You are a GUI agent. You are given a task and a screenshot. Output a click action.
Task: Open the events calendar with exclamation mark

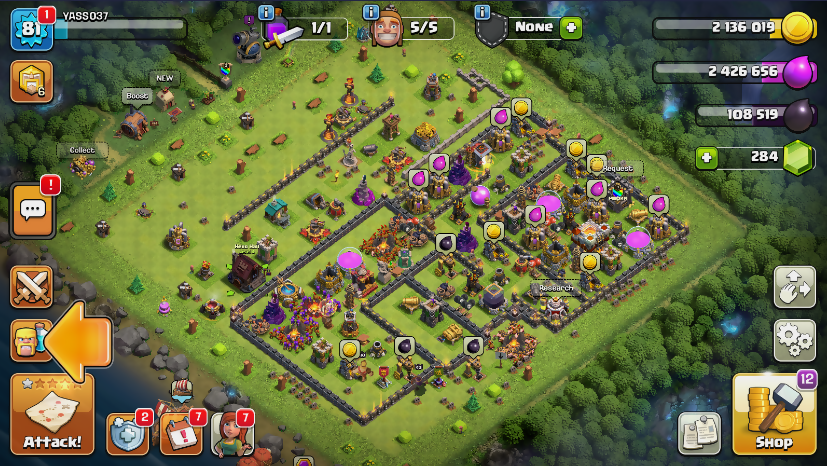pos(180,434)
